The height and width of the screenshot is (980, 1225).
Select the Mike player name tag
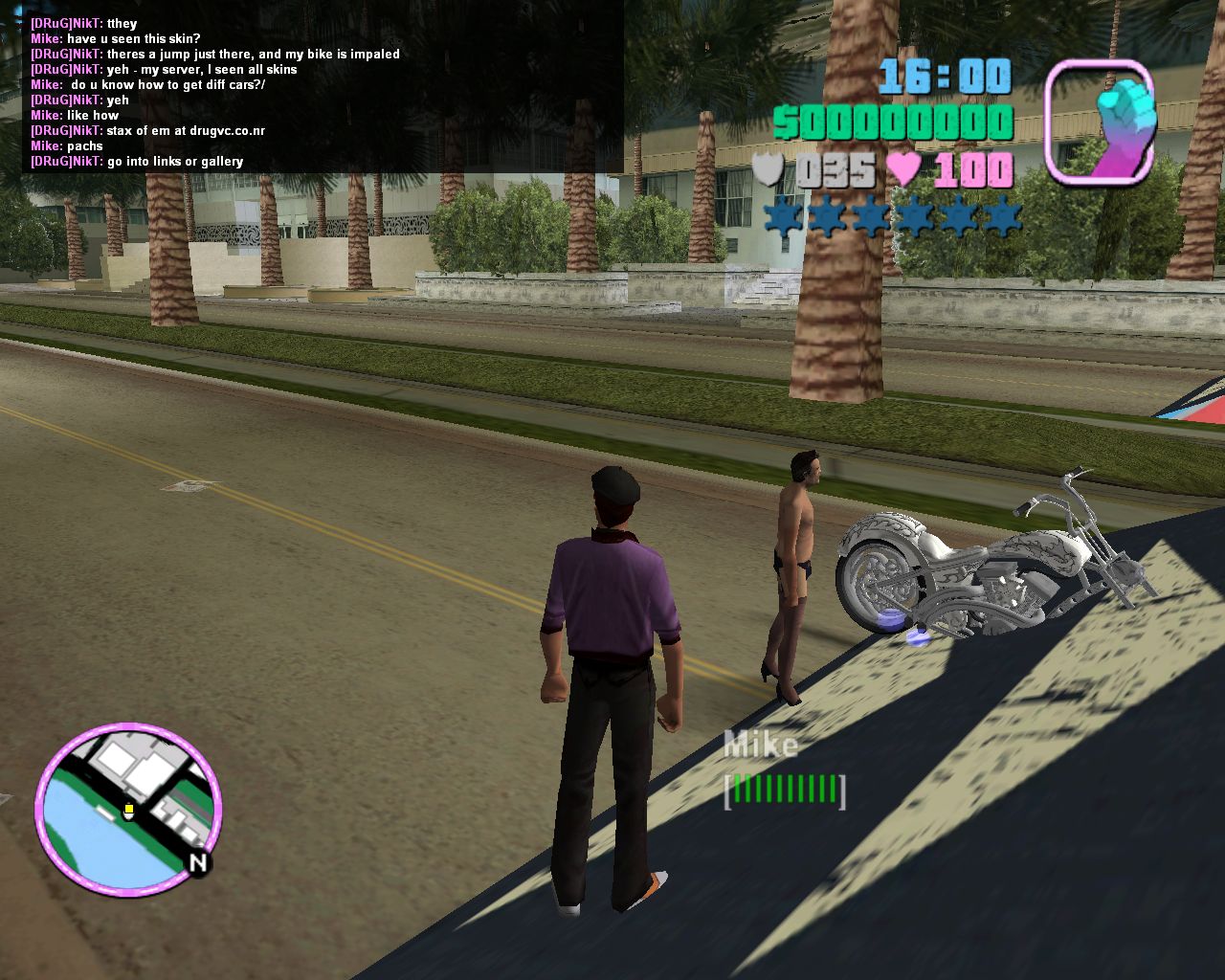(x=761, y=746)
